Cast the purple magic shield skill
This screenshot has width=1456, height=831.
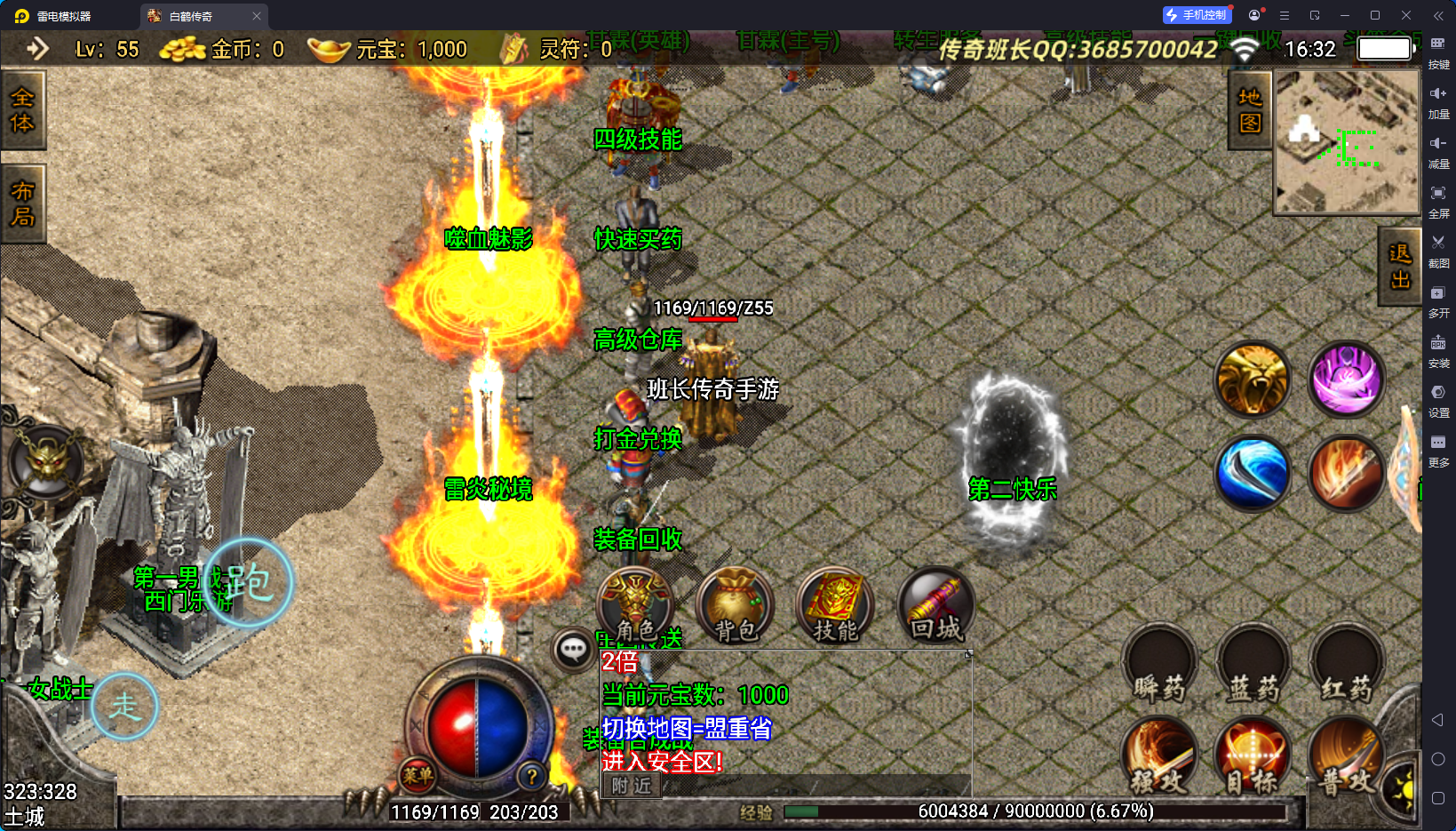click(1347, 380)
